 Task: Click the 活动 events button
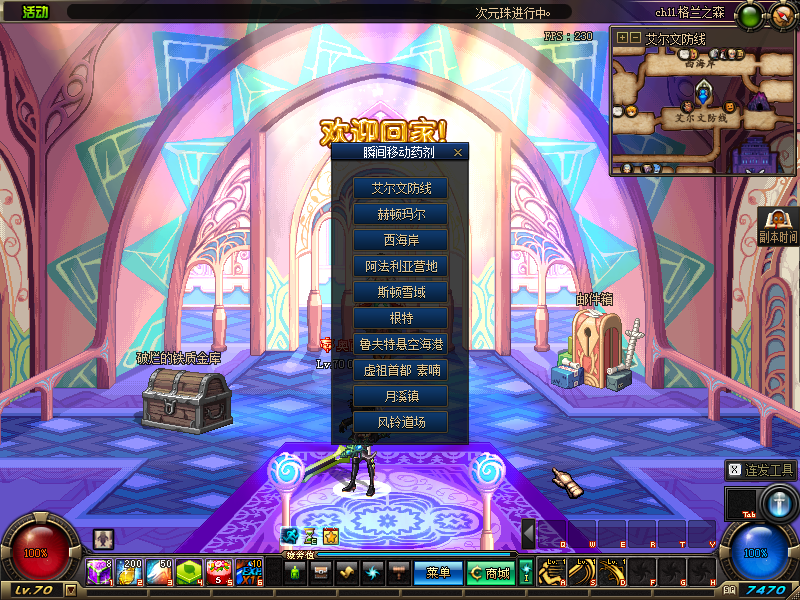[x=34, y=12]
